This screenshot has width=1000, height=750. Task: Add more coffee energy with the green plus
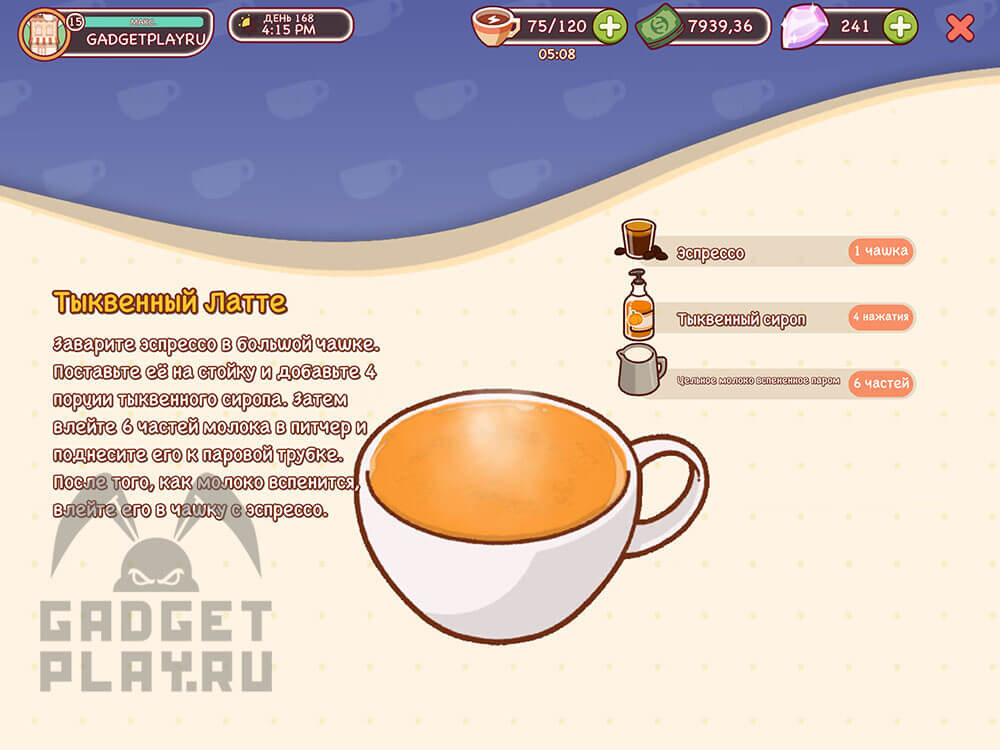pos(610,27)
